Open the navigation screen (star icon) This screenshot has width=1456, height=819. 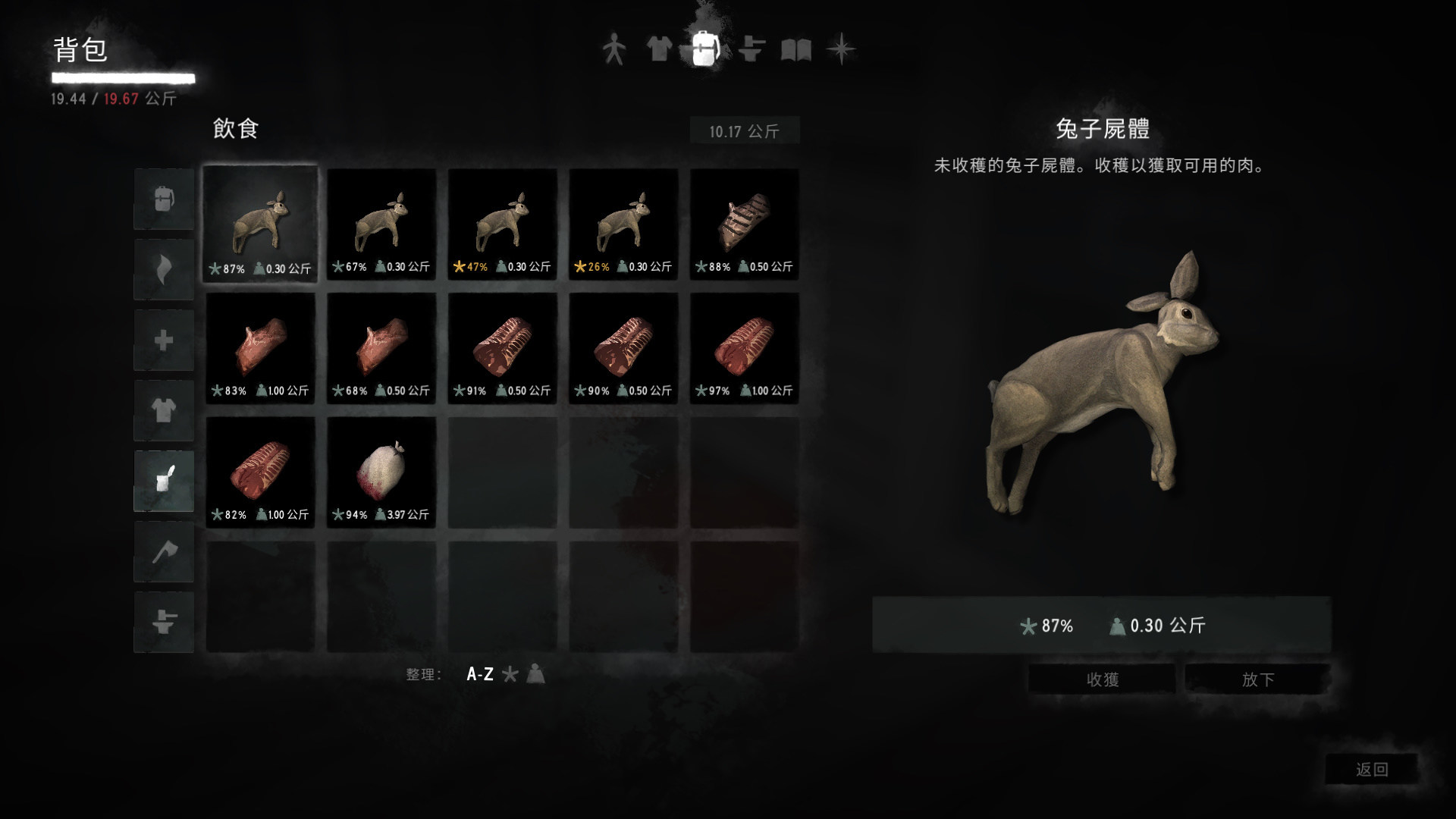[842, 50]
